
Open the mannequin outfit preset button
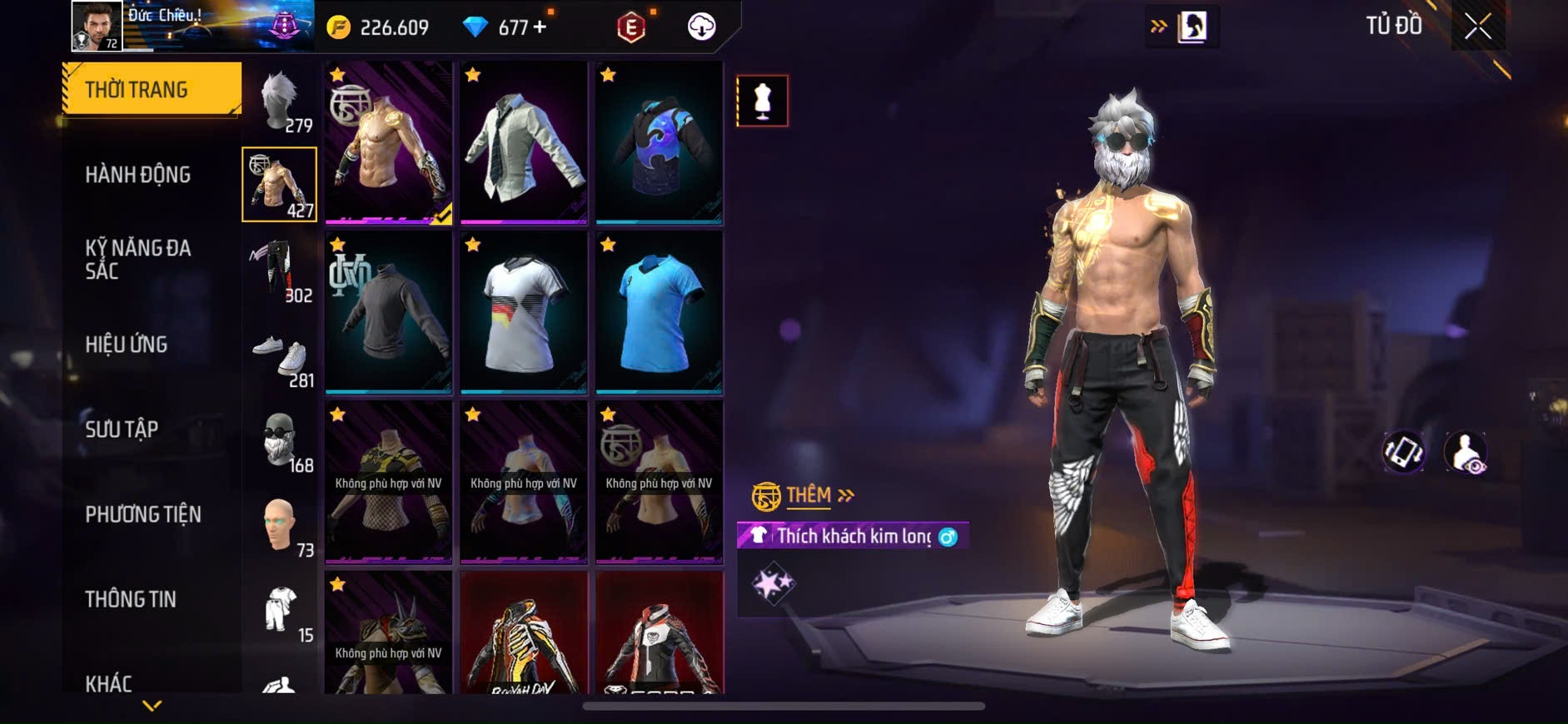coord(762,101)
